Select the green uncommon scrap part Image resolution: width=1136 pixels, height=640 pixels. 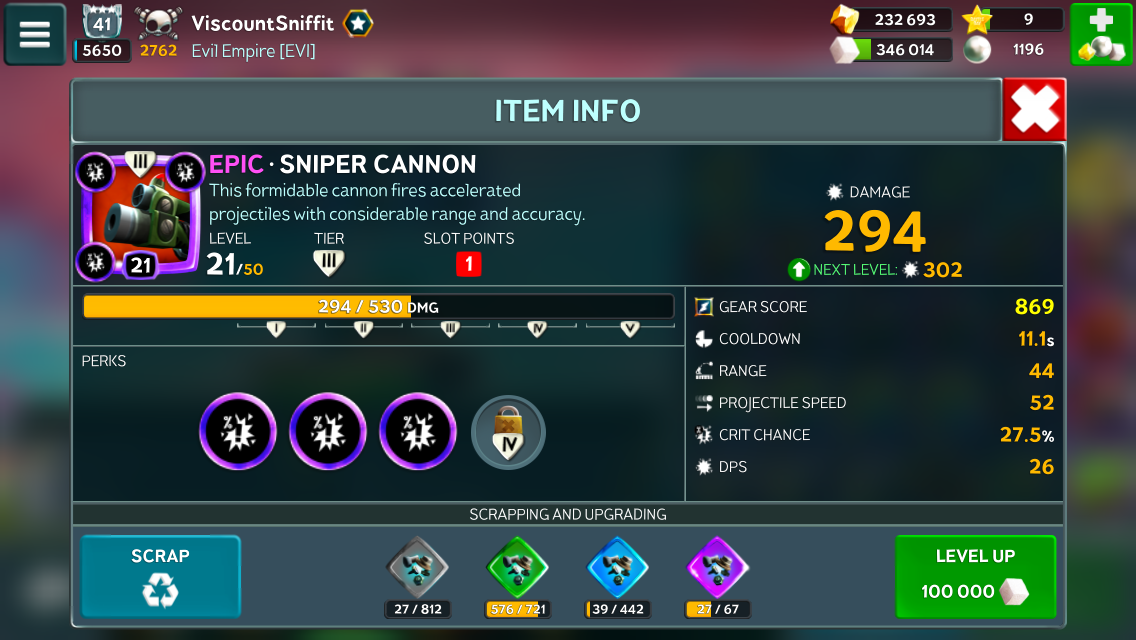pos(517,568)
